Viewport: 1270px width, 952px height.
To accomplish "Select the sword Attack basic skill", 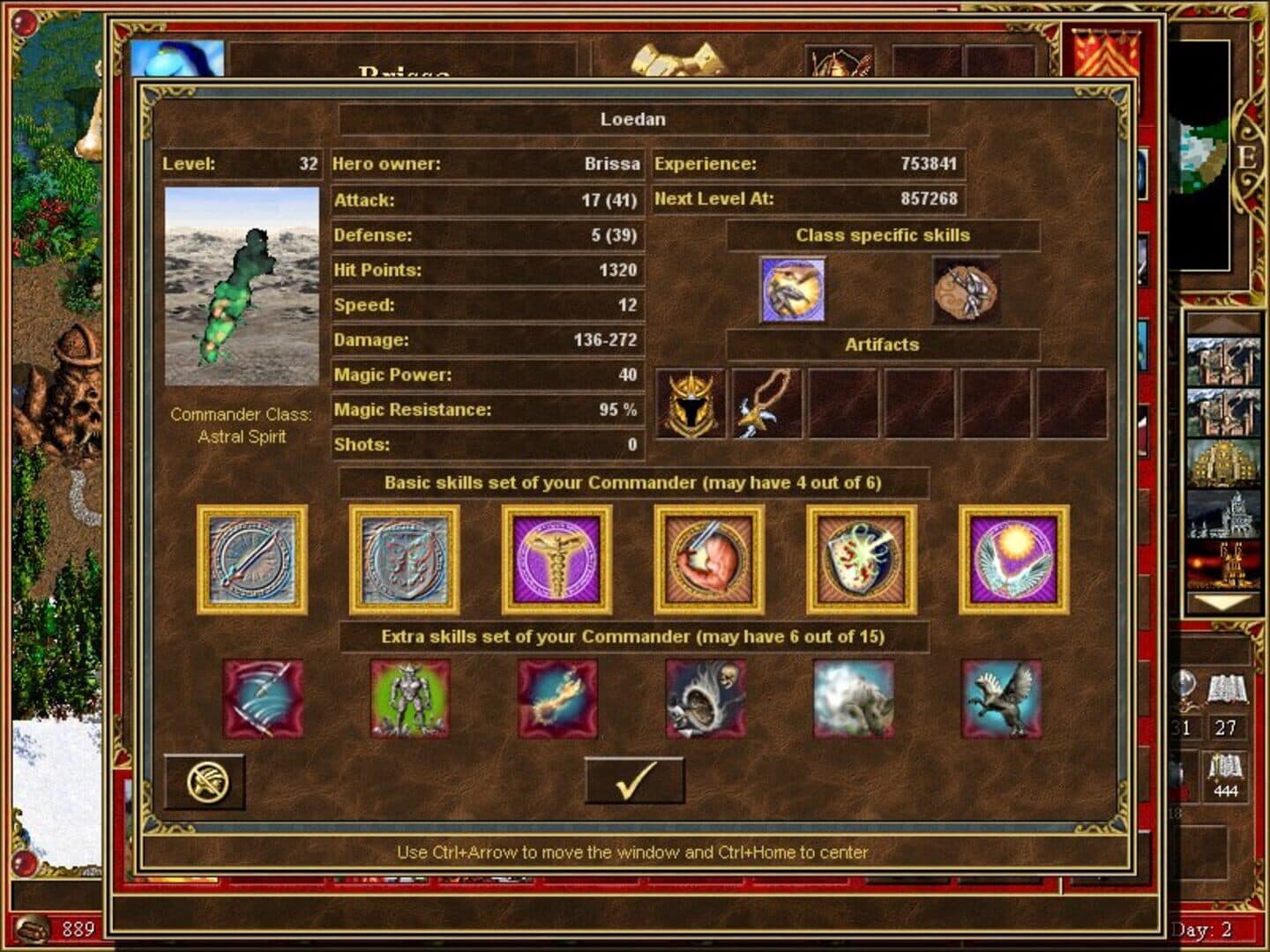I will [x=252, y=560].
